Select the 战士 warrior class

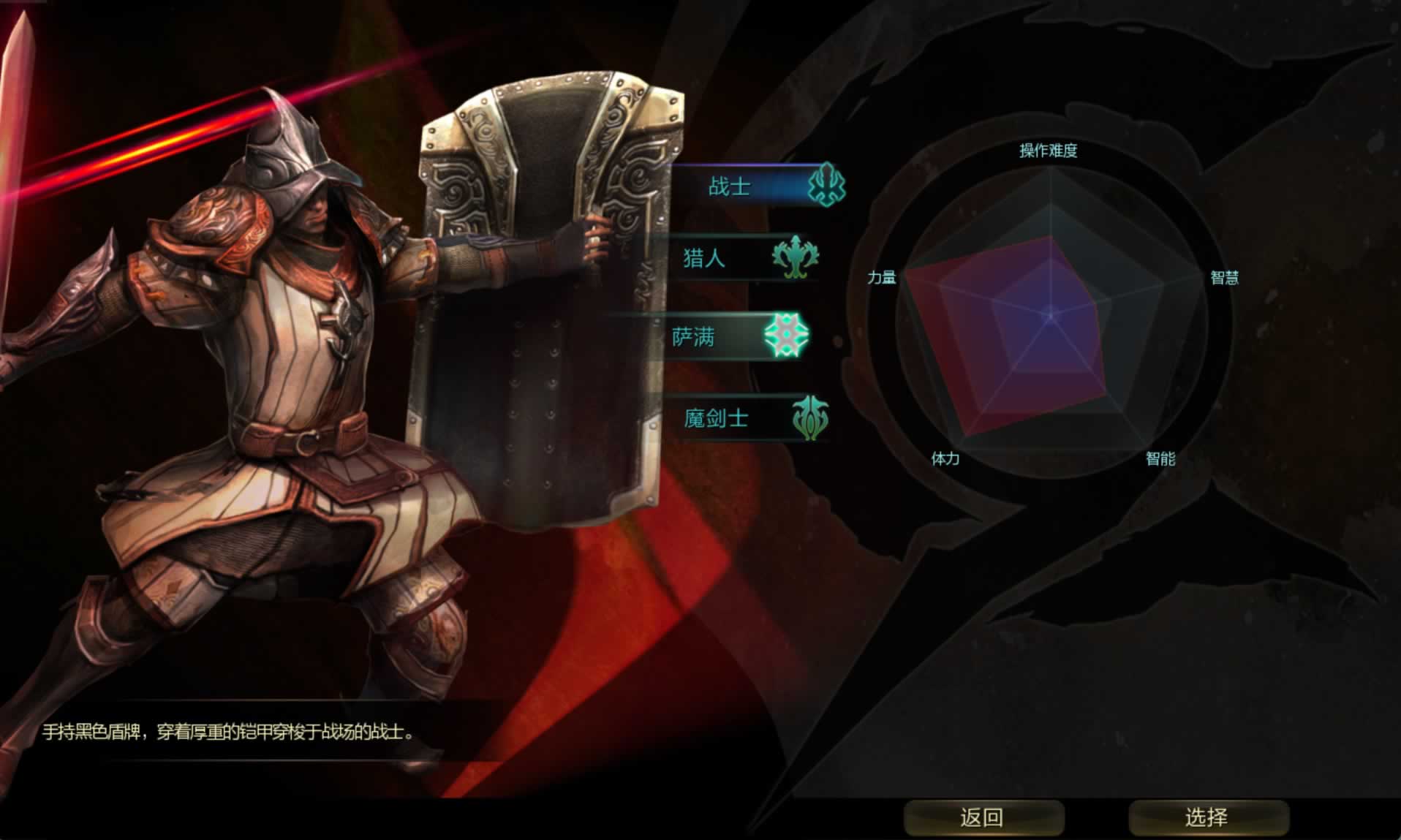point(753,186)
